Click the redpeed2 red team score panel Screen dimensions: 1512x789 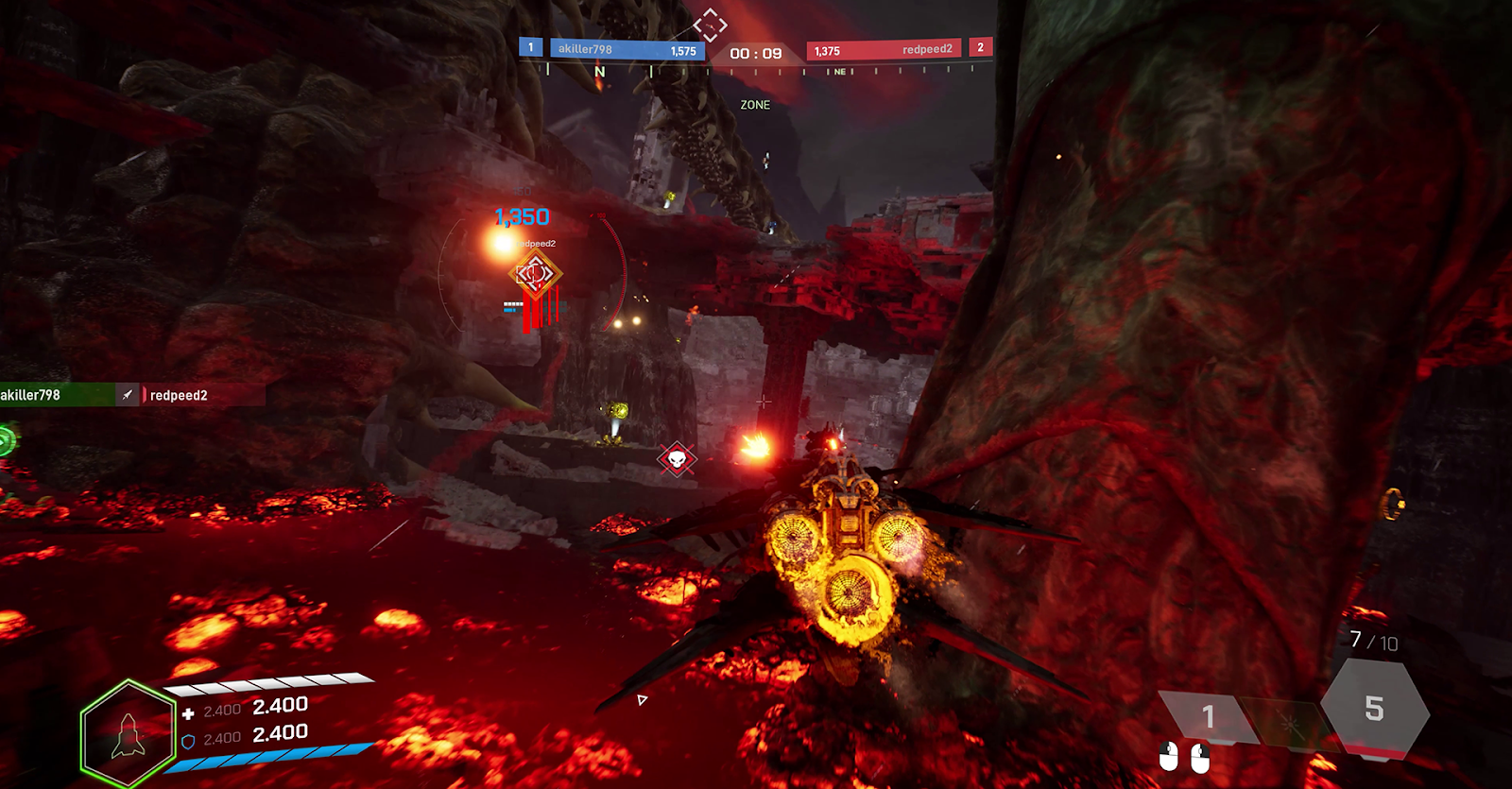pos(884,49)
